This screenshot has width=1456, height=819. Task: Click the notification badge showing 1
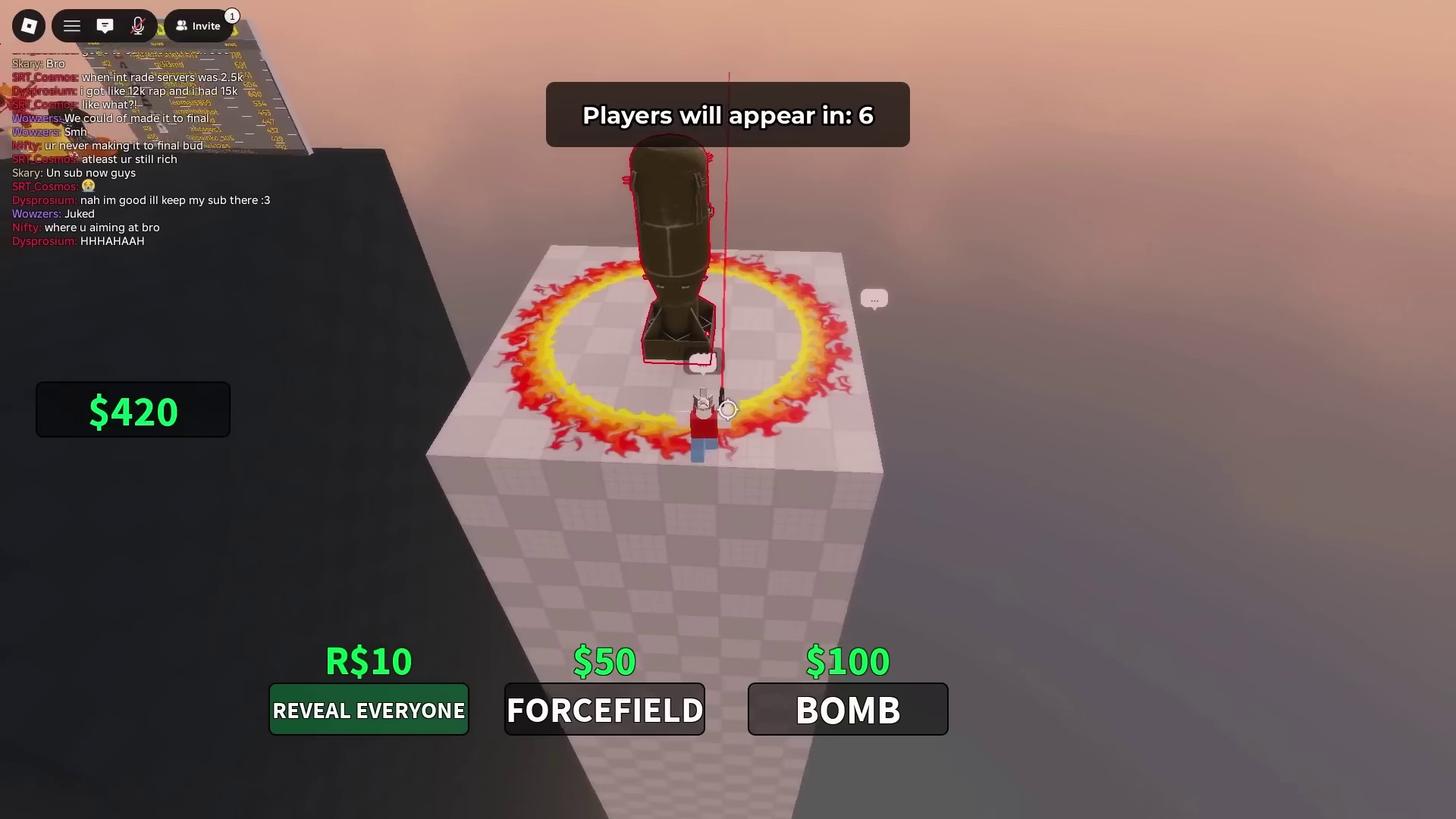(232, 15)
